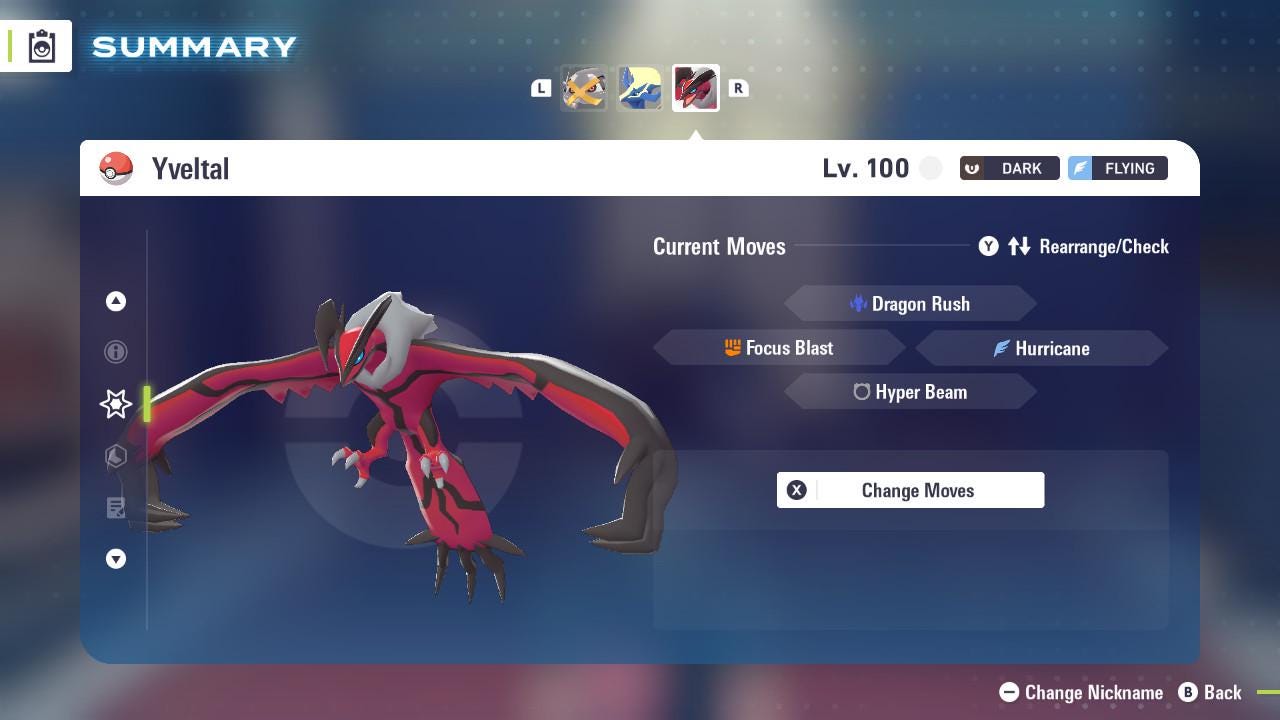Open the info page icon in the sidebar
This screenshot has height=720, width=1280.
[115, 352]
